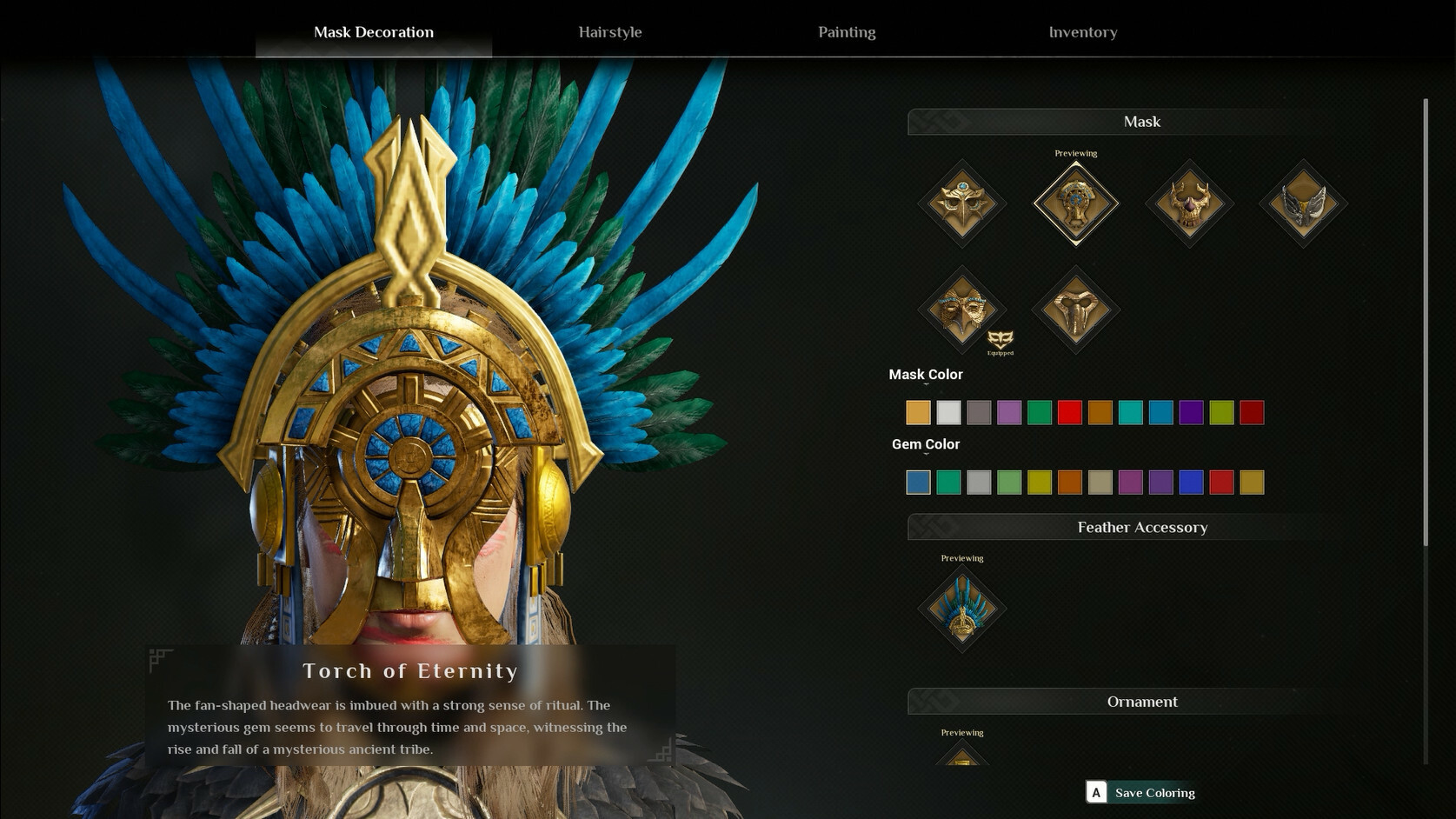
Task: Expand the Gem Color options with its chevron
Action: (925, 456)
